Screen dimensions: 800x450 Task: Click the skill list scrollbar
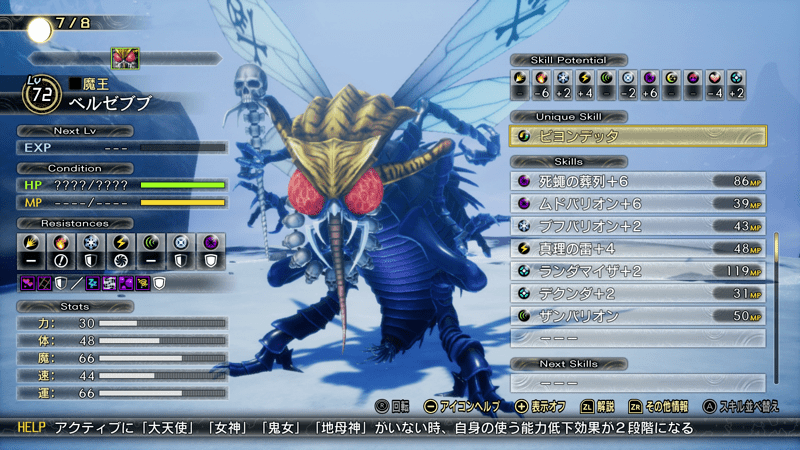tap(777, 275)
